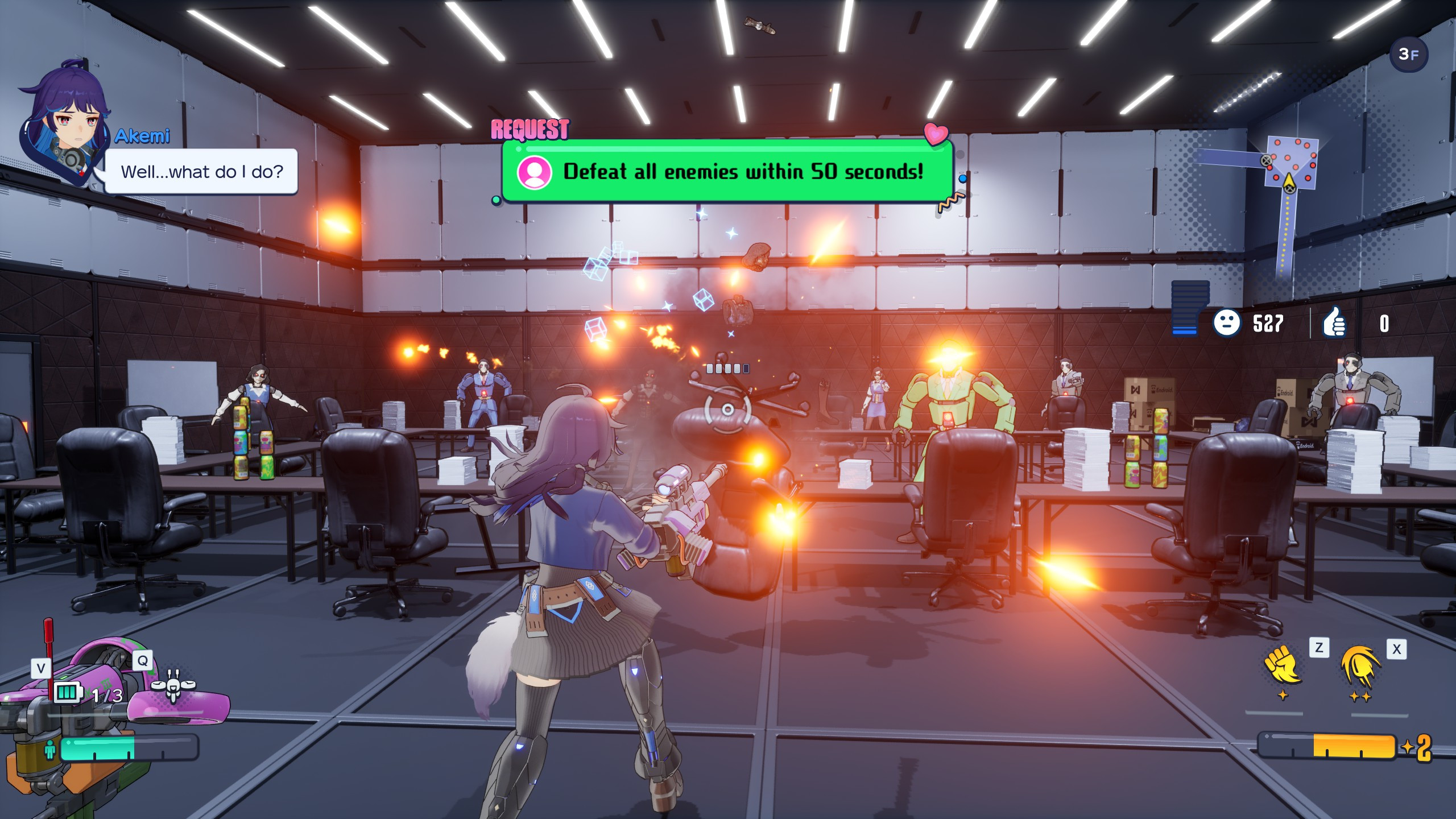
Task: Click the fist punch skill icon
Action: 1283,666
